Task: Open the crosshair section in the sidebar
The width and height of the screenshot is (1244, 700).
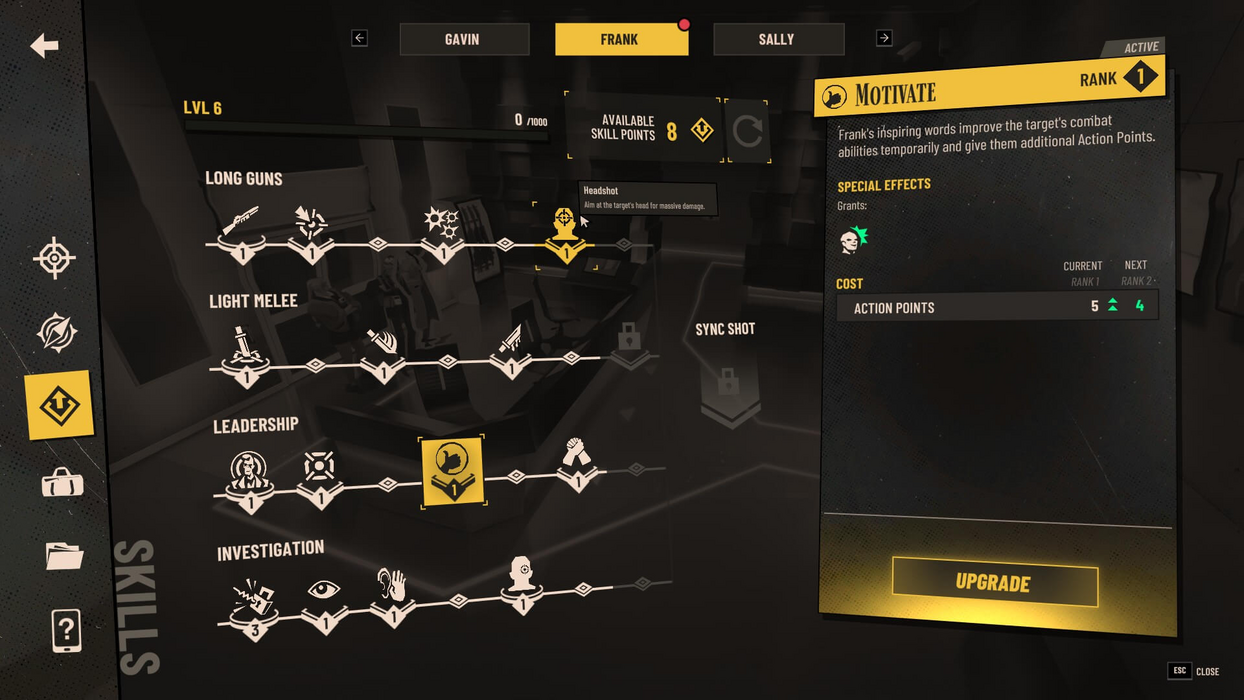Action: pyautogui.click(x=55, y=258)
